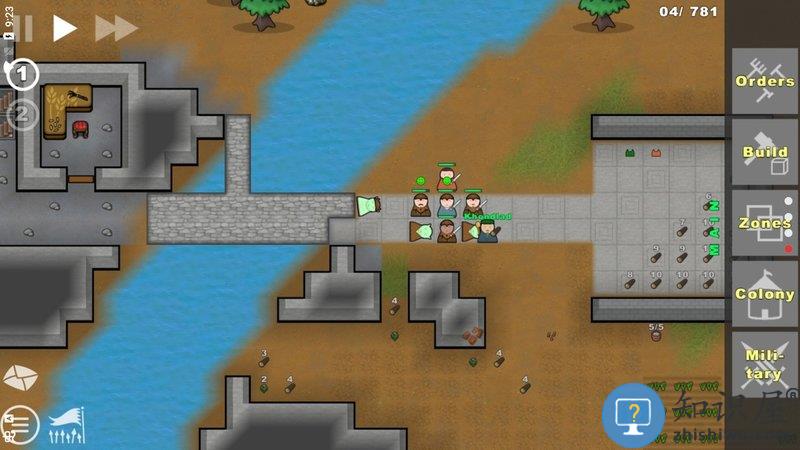Open the circular list menu button
The image size is (800, 450).
(x=21, y=425)
